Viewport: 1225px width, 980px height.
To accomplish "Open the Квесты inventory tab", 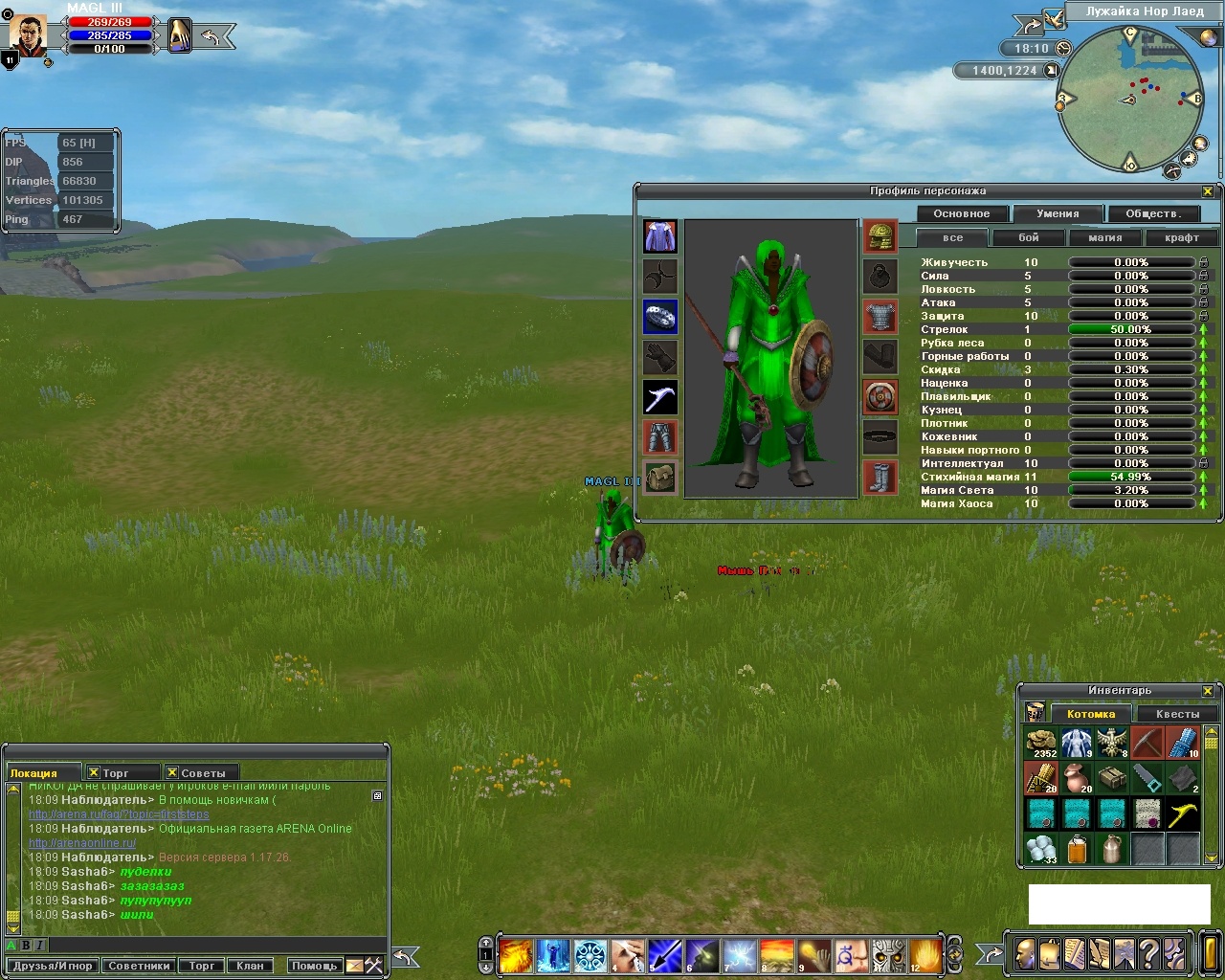I will tap(1177, 714).
